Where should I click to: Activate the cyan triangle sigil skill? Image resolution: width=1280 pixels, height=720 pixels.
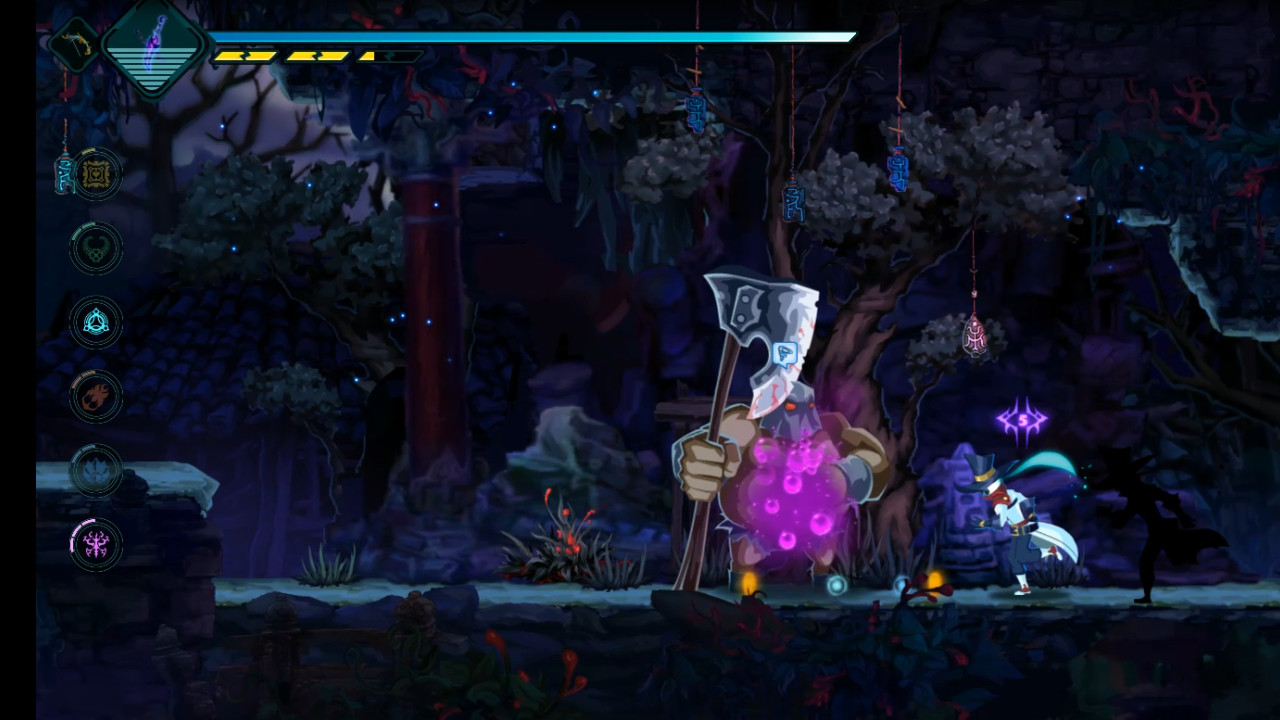pos(97,322)
